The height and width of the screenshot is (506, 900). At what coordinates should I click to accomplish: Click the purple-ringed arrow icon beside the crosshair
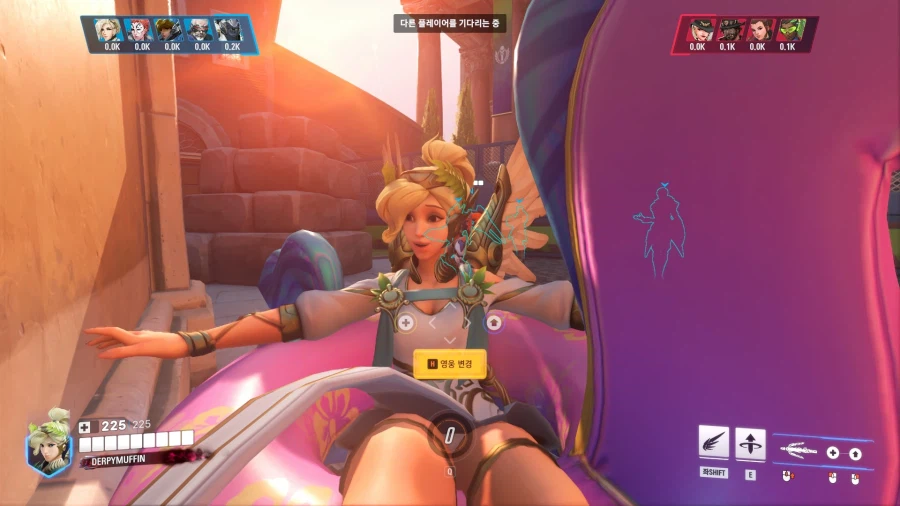(493, 322)
